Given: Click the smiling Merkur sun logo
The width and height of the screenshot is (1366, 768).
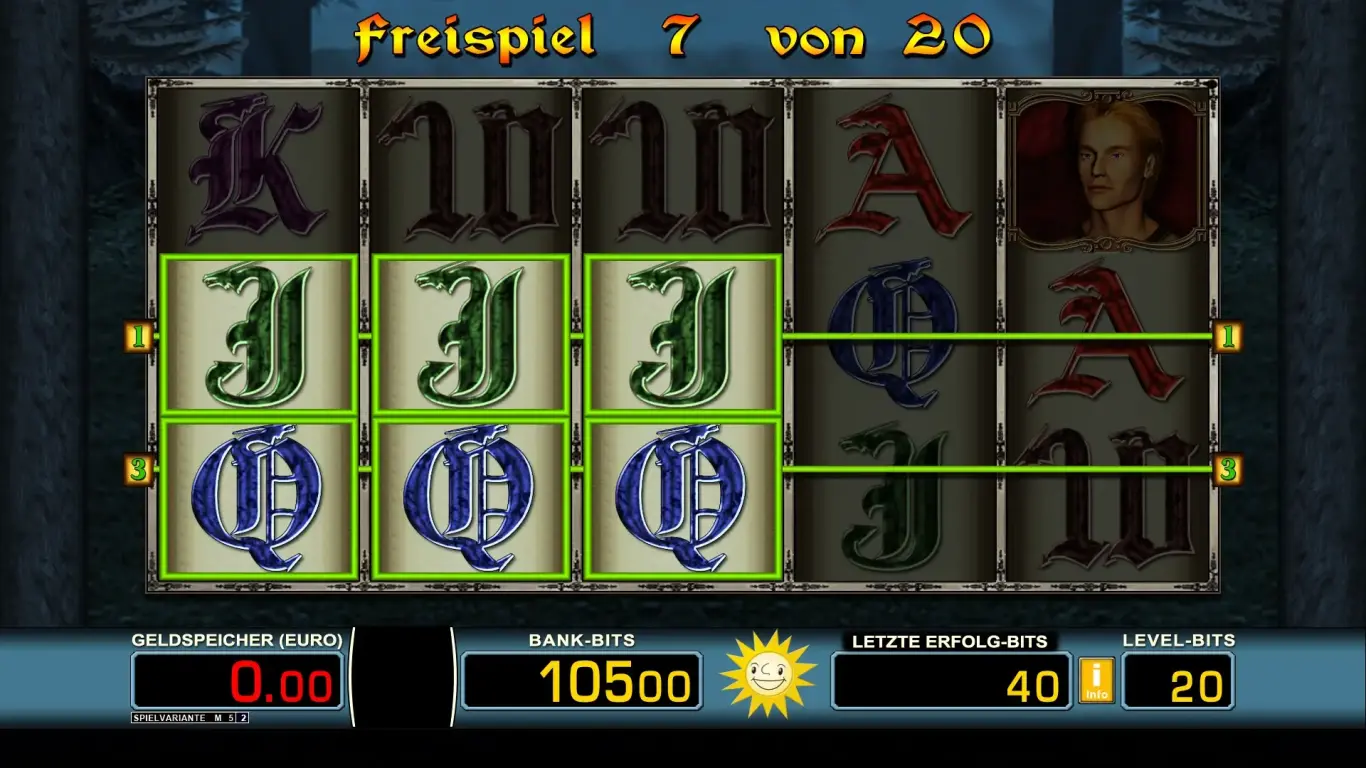Looking at the screenshot, I should pyautogui.click(x=766, y=678).
